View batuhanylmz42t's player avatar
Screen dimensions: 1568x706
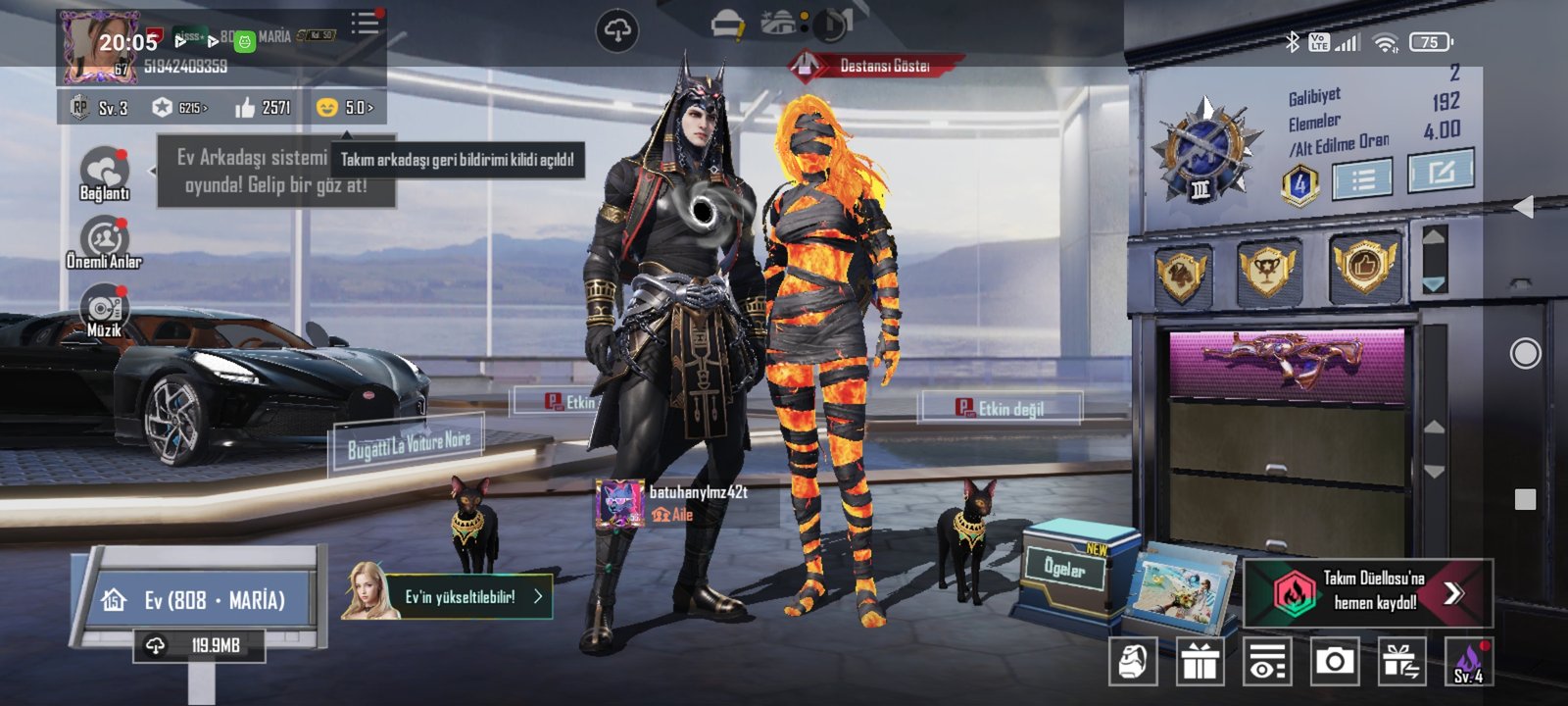[619, 504]
